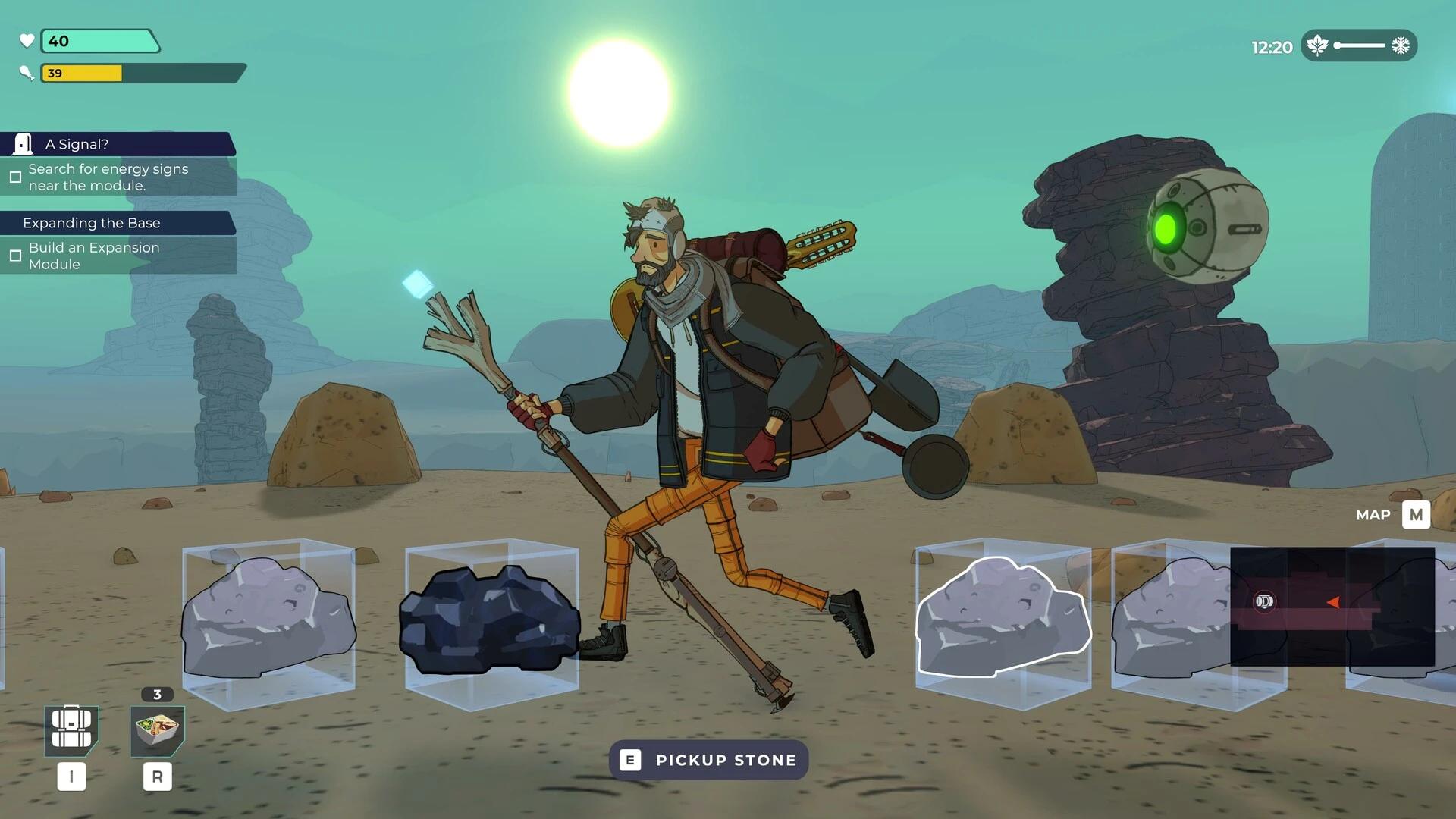Collapse the Expanding the Base quest header
This screenshot has height=819, width=1456.
pyautogui.click(x=91, y=223)
